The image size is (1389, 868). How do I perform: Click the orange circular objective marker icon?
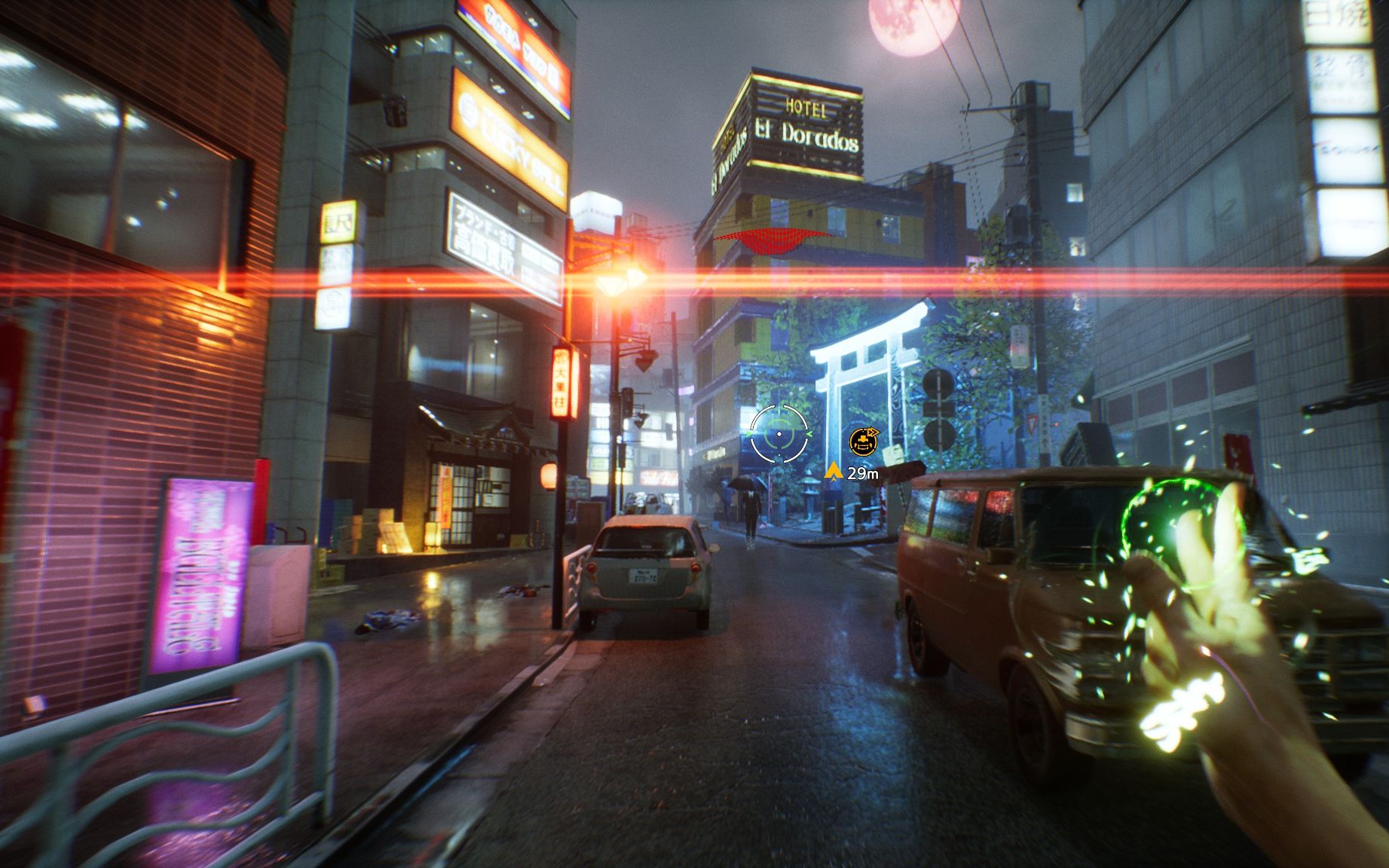pos(864,442)
